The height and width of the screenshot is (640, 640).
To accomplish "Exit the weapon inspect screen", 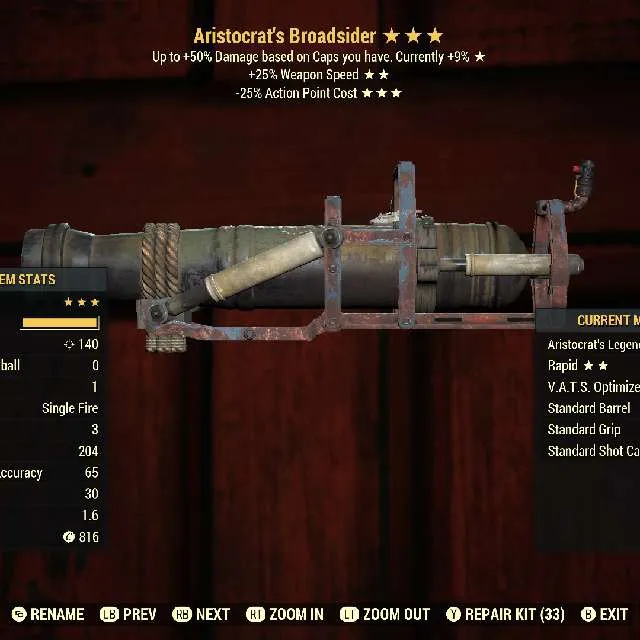I will pos(604,614).
